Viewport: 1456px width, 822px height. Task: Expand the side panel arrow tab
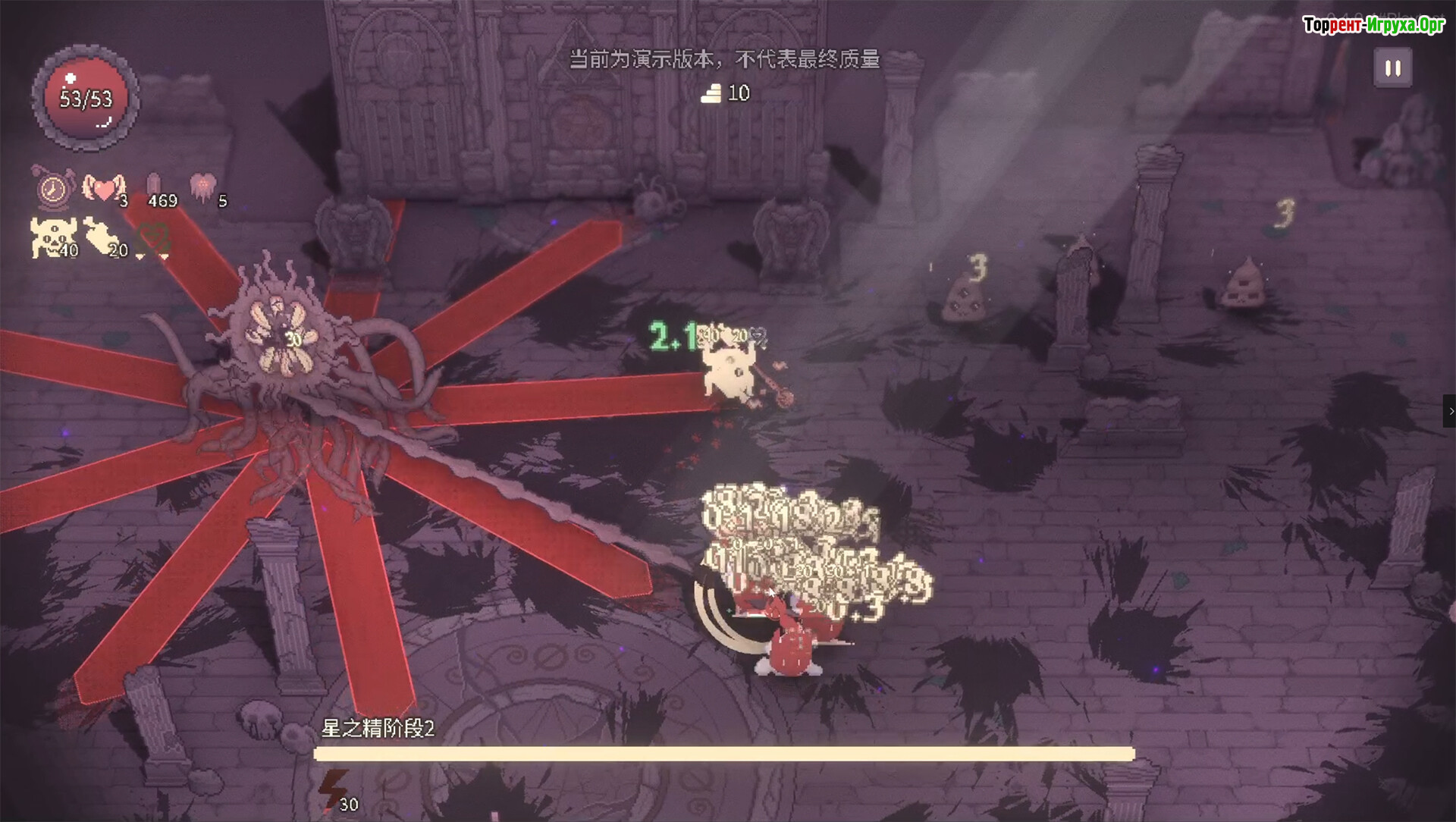[1450, 411]
